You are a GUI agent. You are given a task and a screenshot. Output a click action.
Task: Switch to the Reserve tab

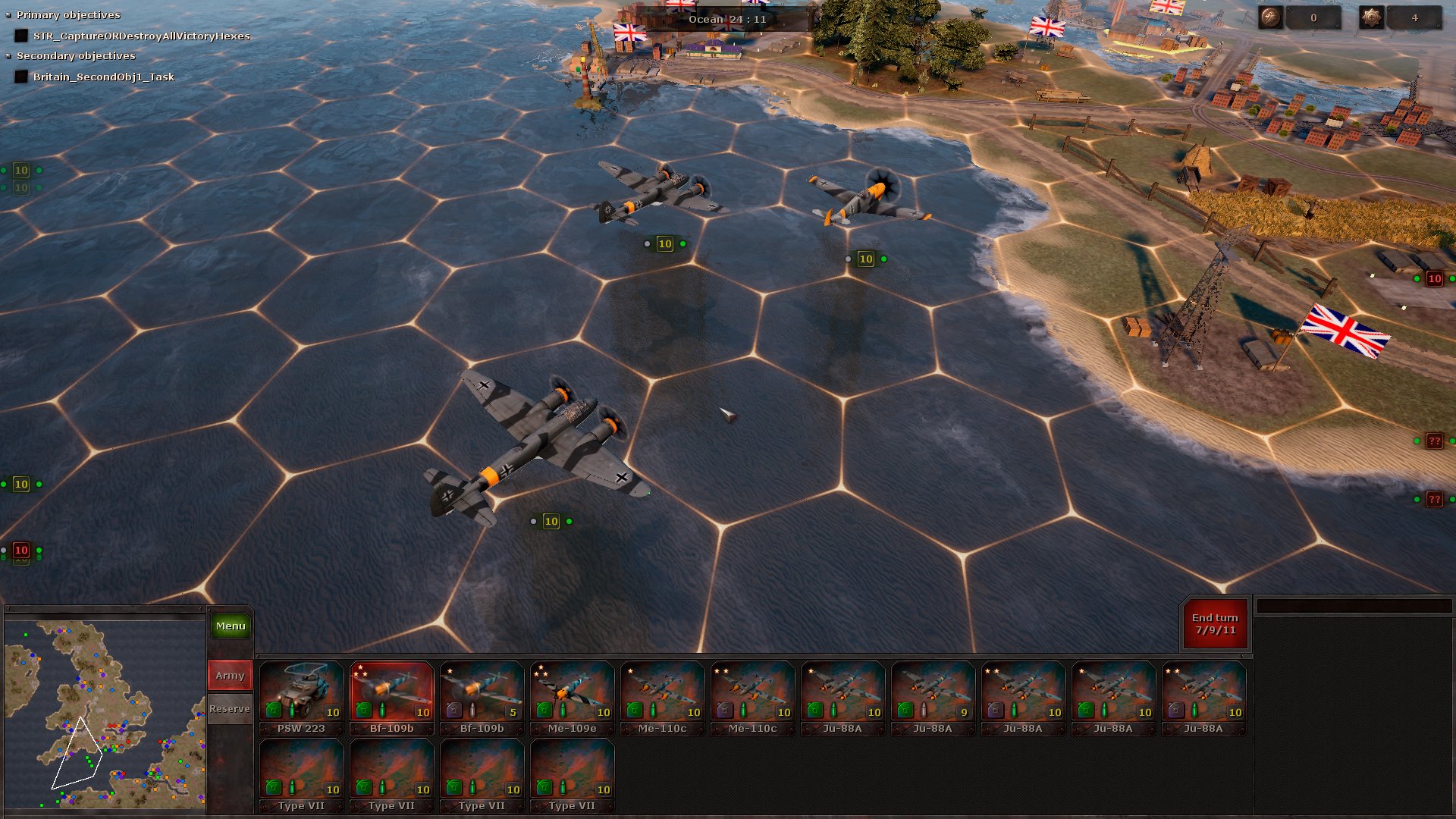(229, 709)
